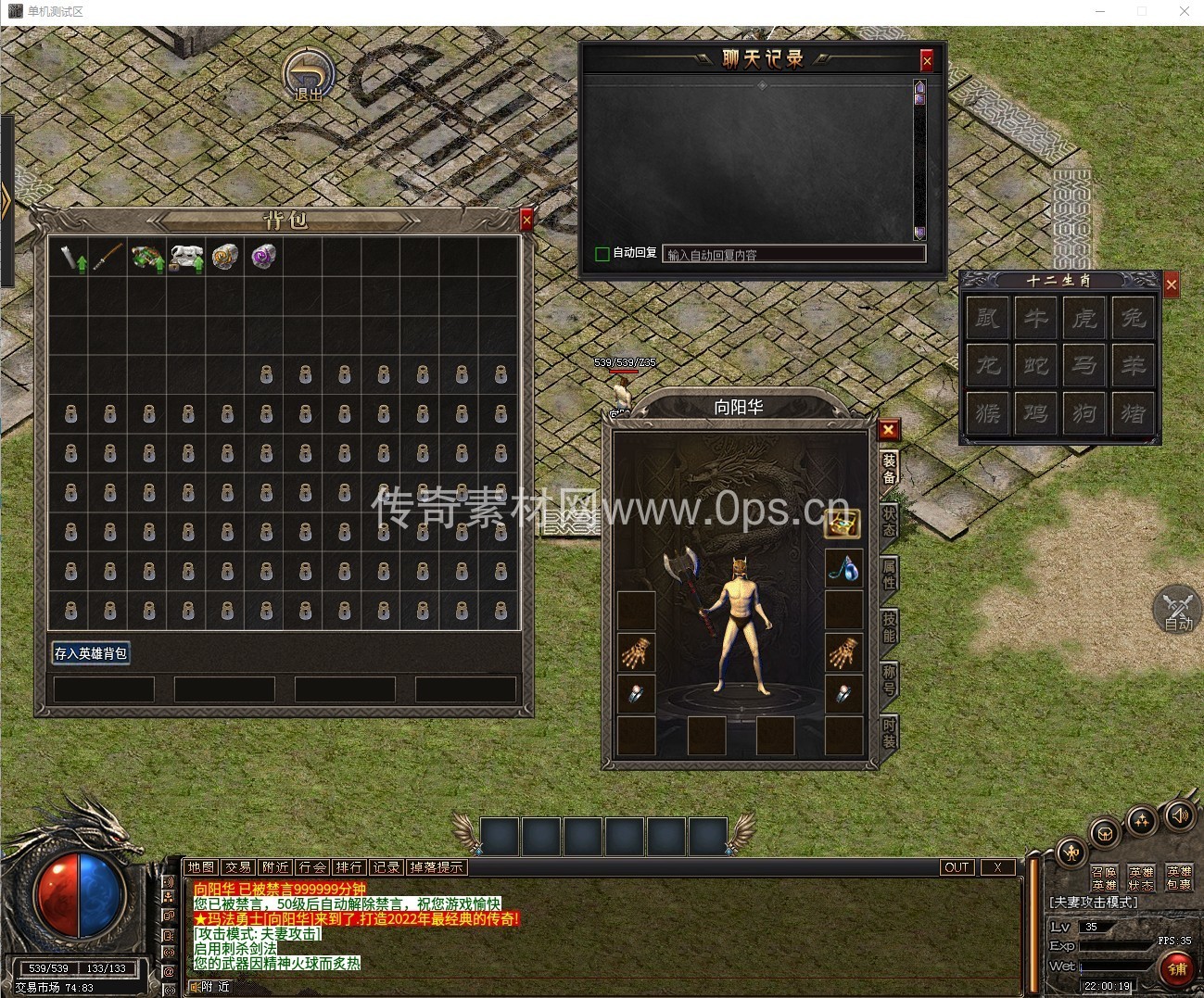Viewport: 1204px width, 998px height.
Task: Choose the 虎 tiger zodiac tile
Action: [1084, 318]
